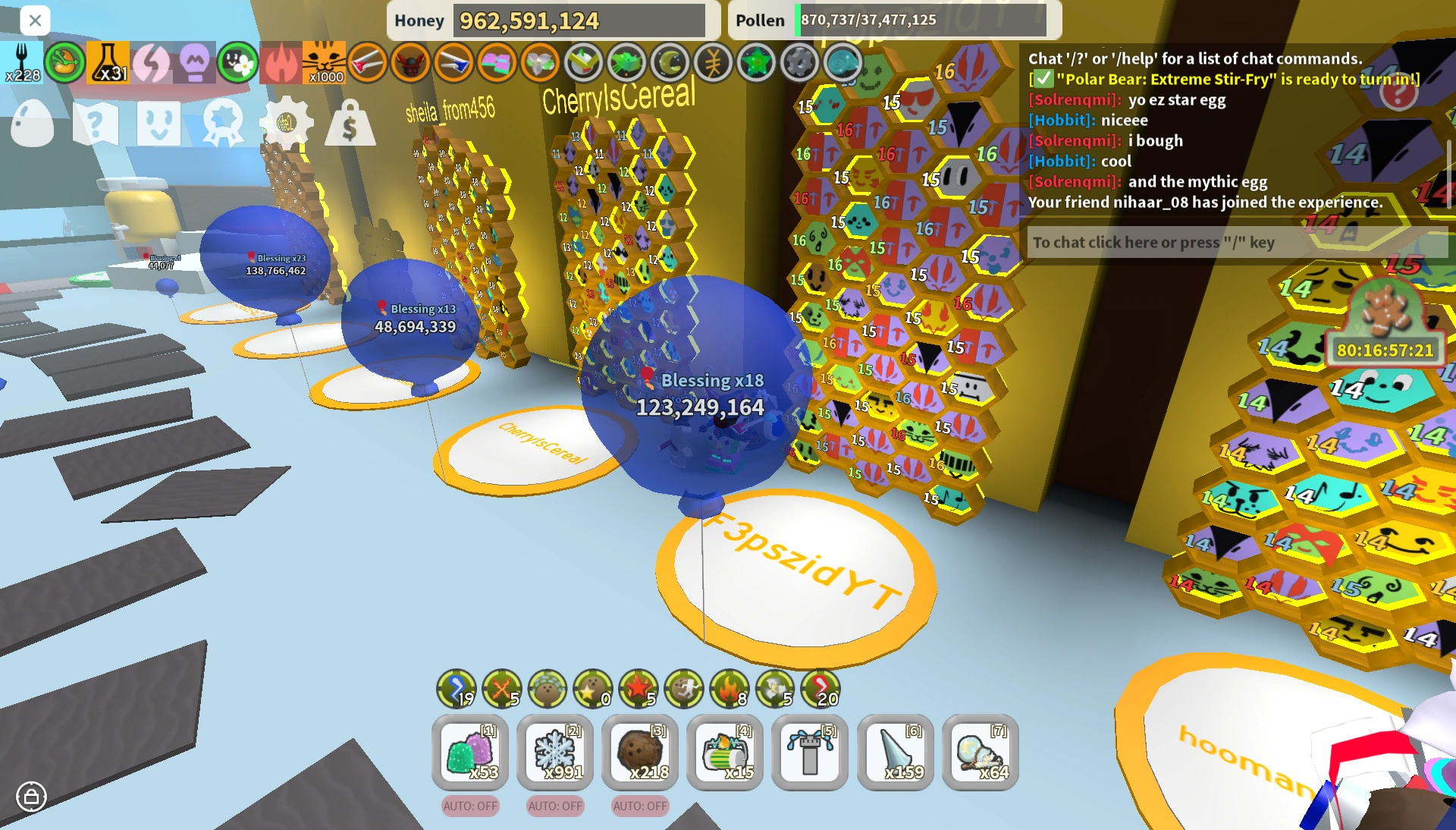1456x830 pixels.
Task: Open the quests question-mark scroll icon
Action: pos(95,121)
